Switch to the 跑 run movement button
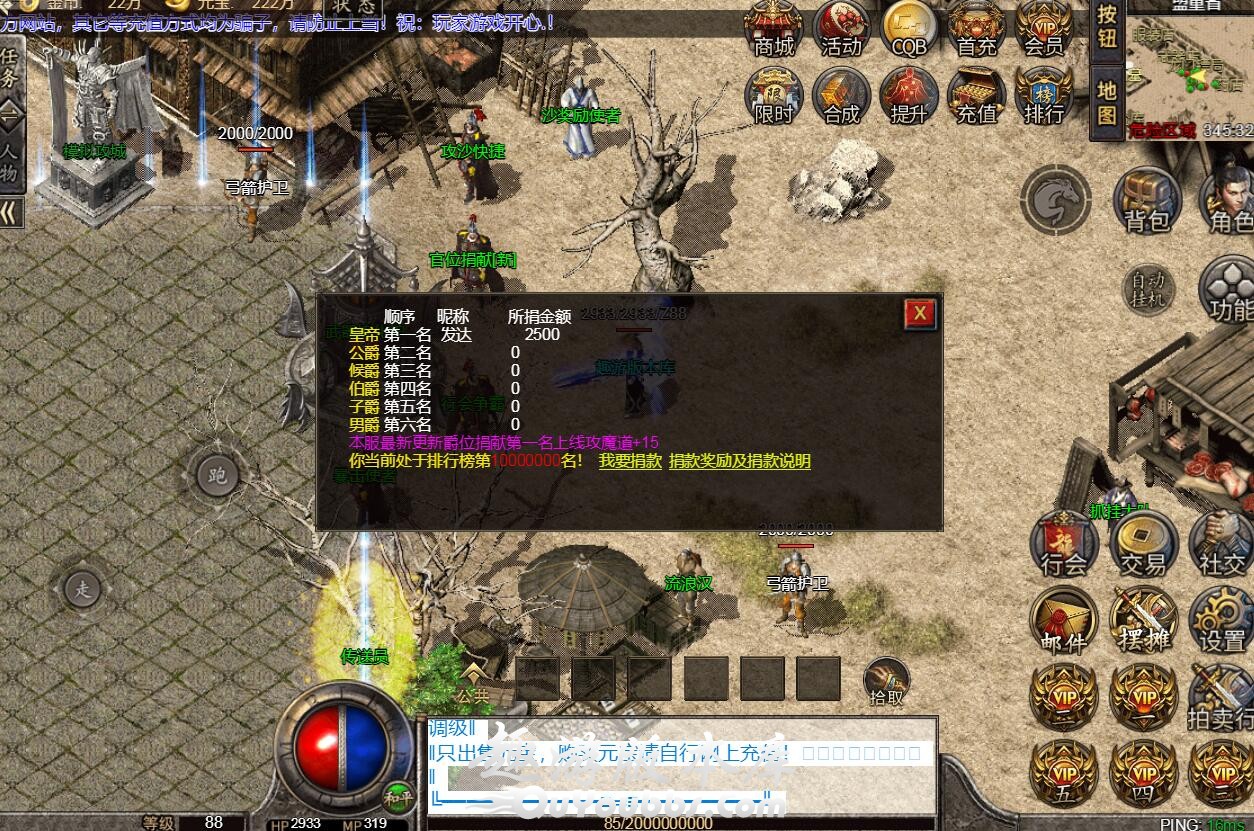1254x831 pixels. click(x=217, y=475)
